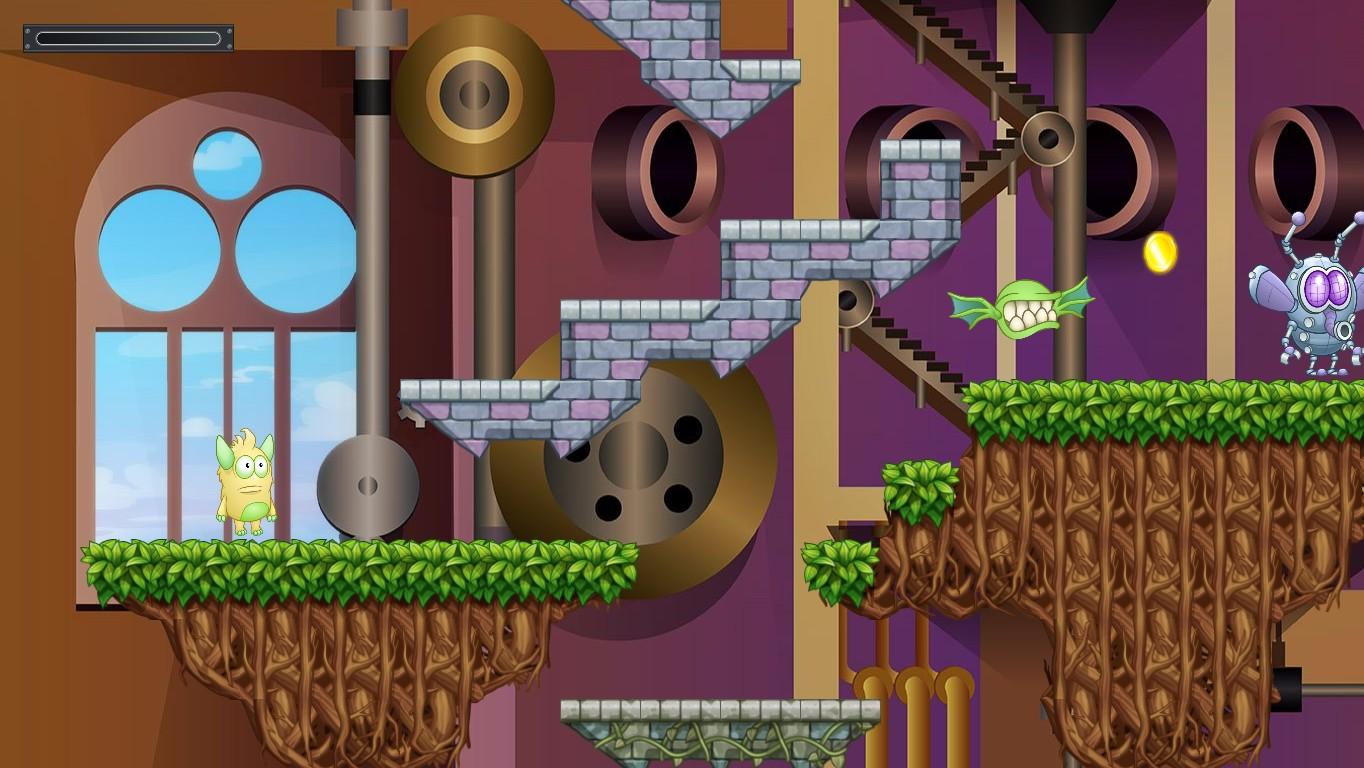Click the yellow furry player character
This screenshot has height=768, width=1364.
pyautogui.click(x=245, y=480)
